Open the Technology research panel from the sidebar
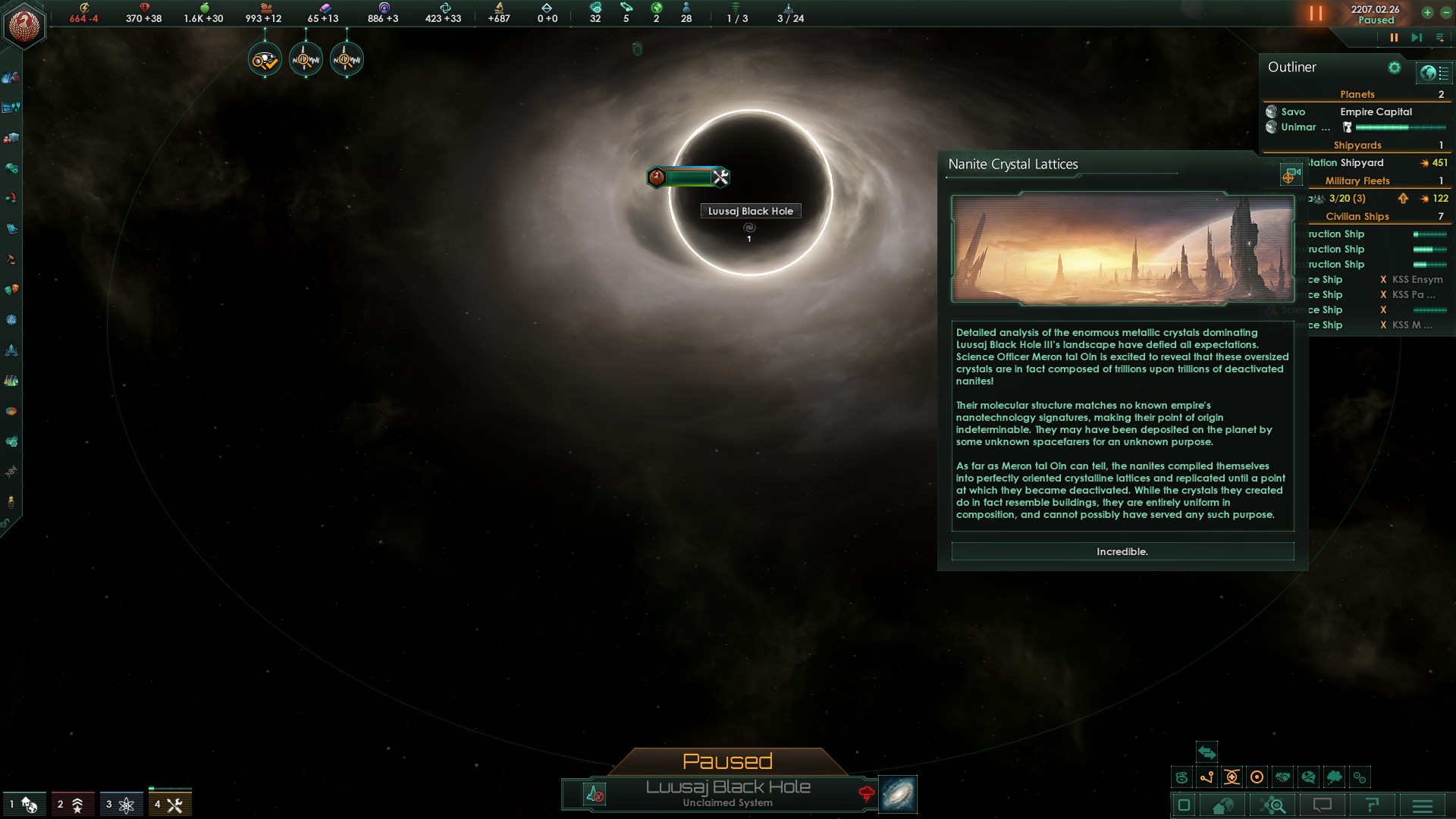This screenshot has width=1456, height=819. (11, 378)
